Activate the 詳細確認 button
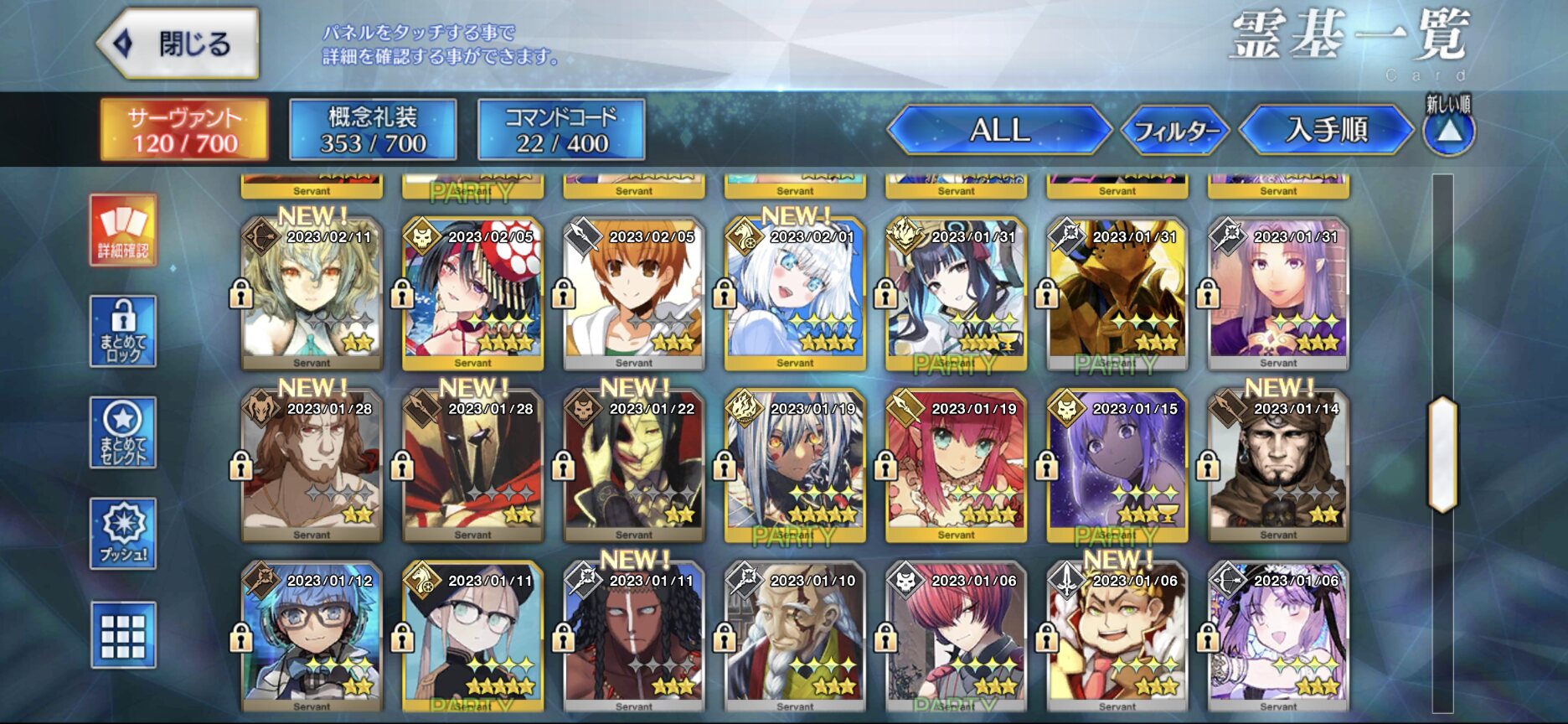1568x724 pixels. 123,230
